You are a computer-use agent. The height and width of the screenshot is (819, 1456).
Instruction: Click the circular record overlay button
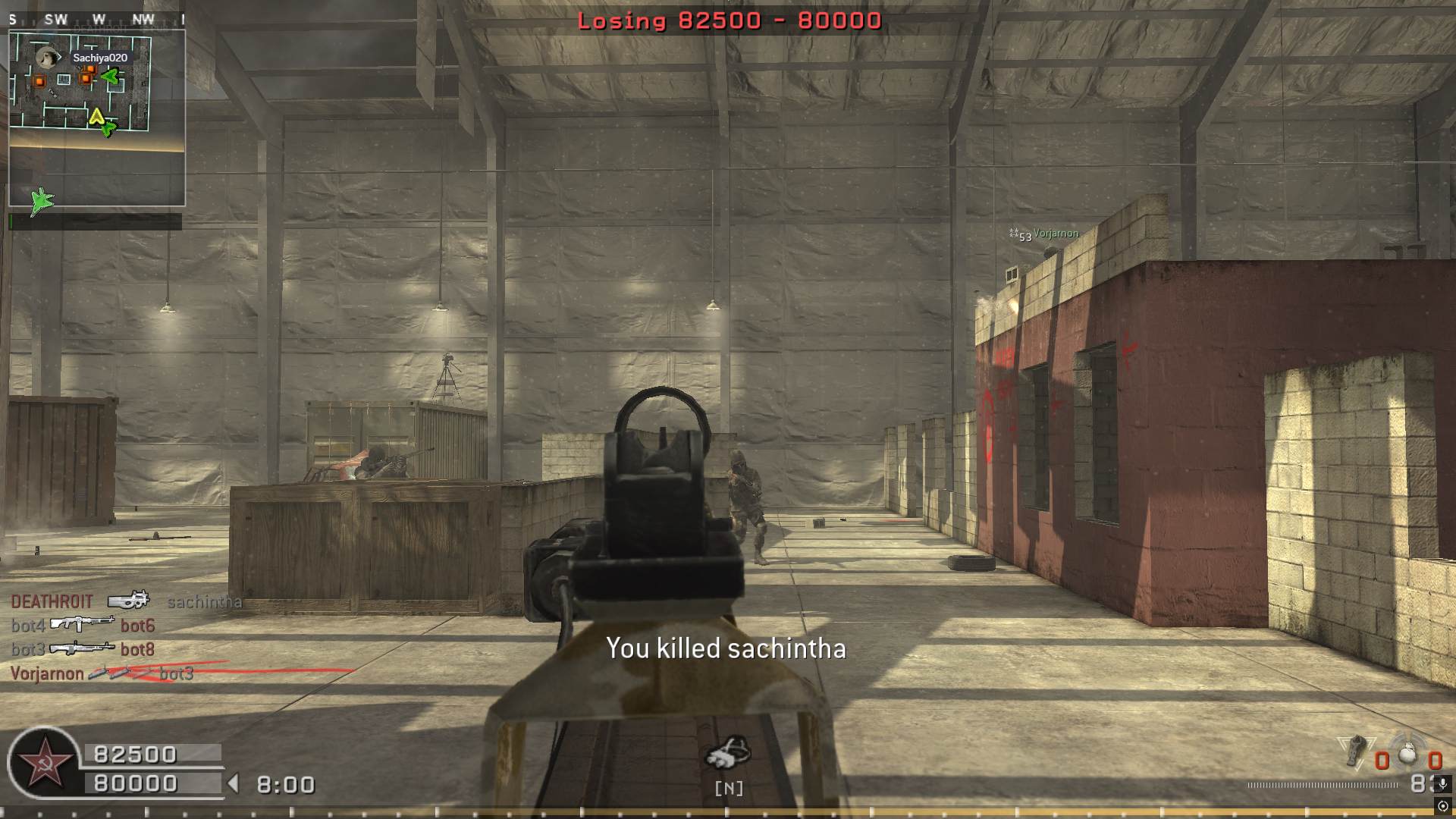point(1443,806)
